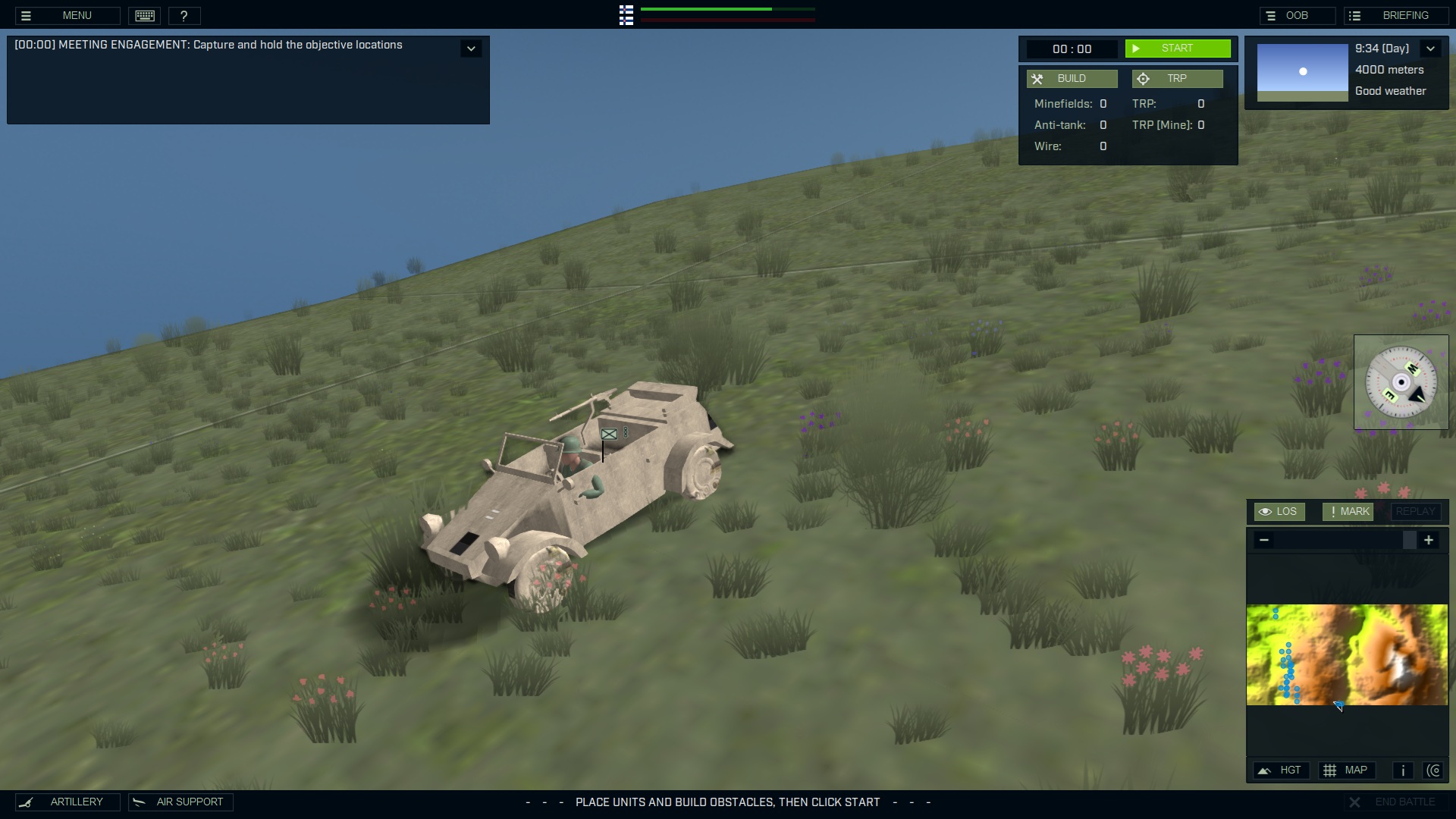Toggle HGT height map display

[1282, 770]
